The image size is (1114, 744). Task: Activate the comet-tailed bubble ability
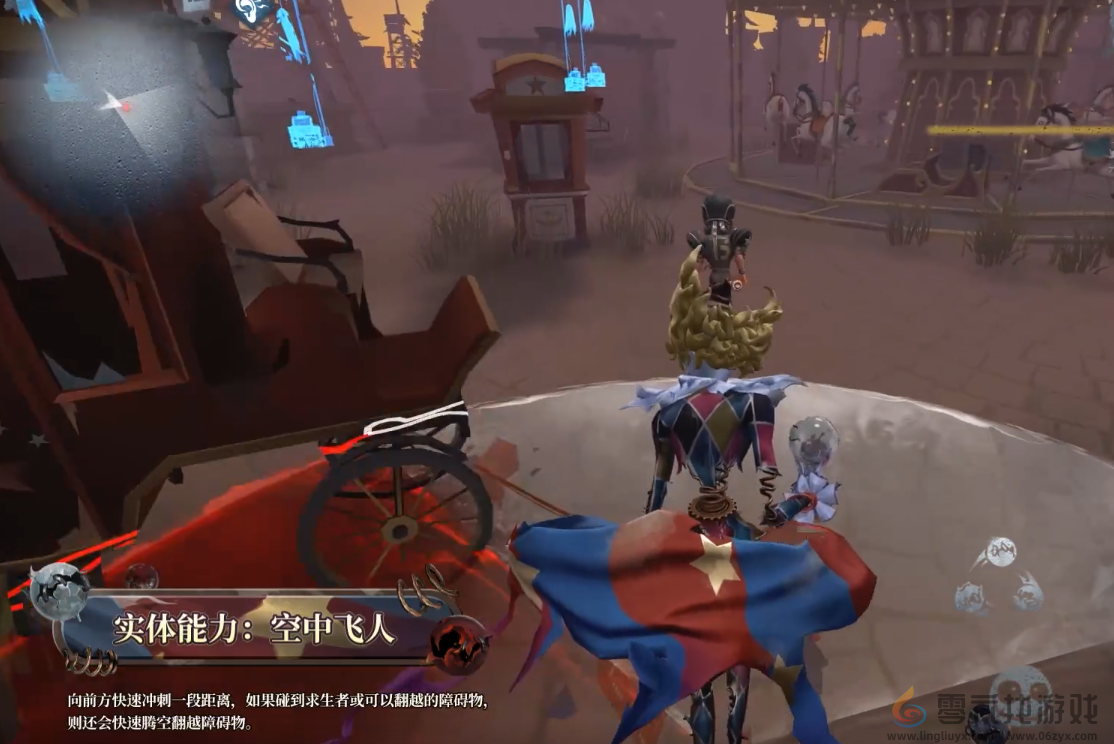click(x=1000, y=551)
